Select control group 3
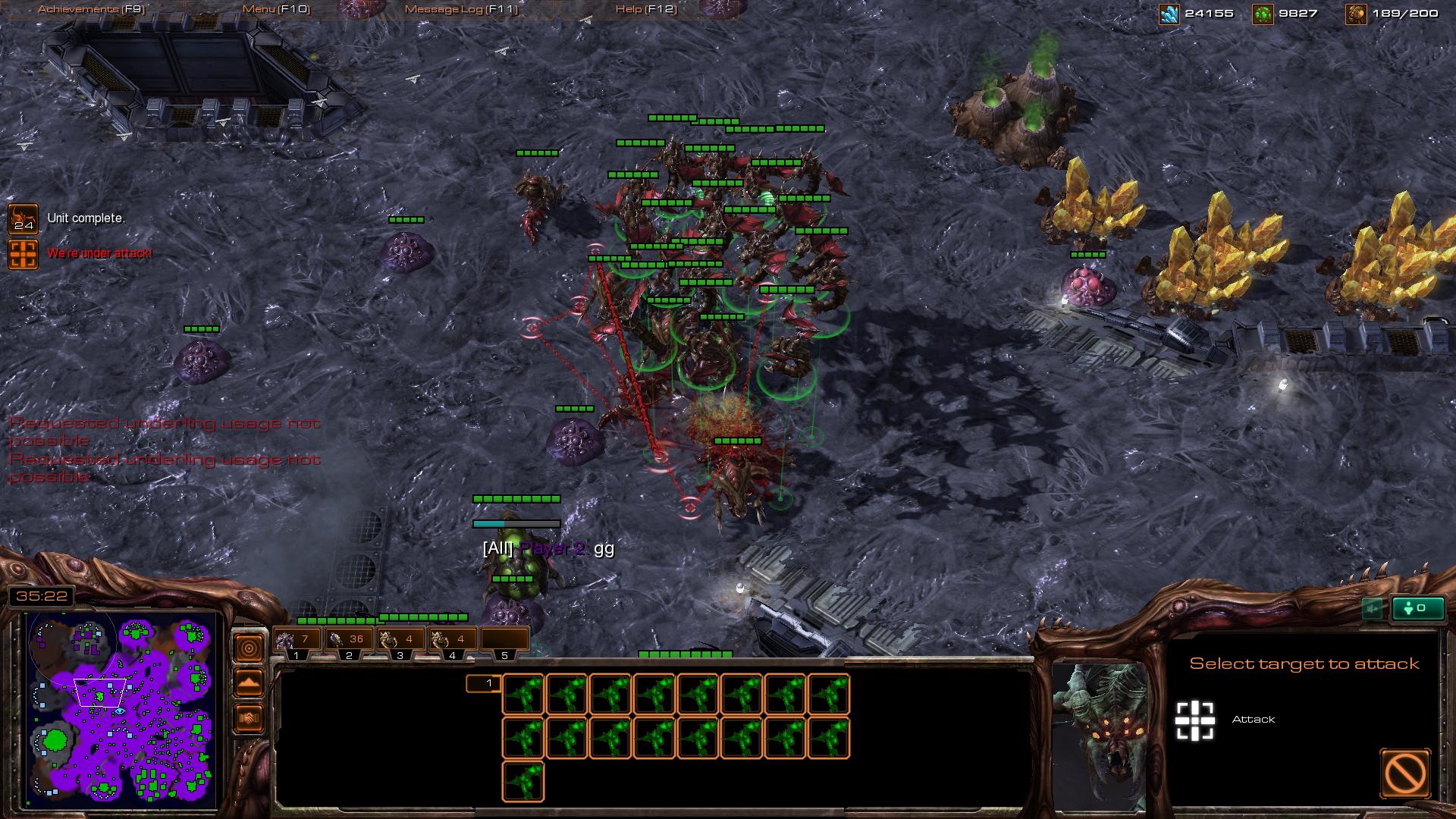The image size is (1456, 819). [400, 640]
